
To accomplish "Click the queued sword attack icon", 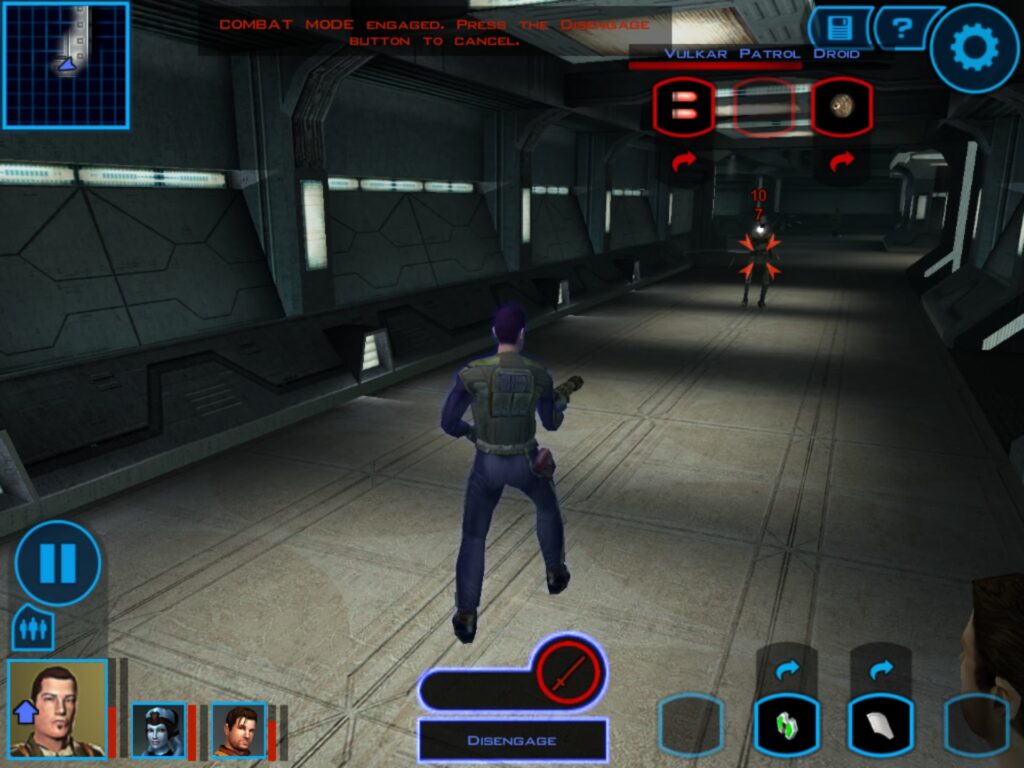I will 567,671.
